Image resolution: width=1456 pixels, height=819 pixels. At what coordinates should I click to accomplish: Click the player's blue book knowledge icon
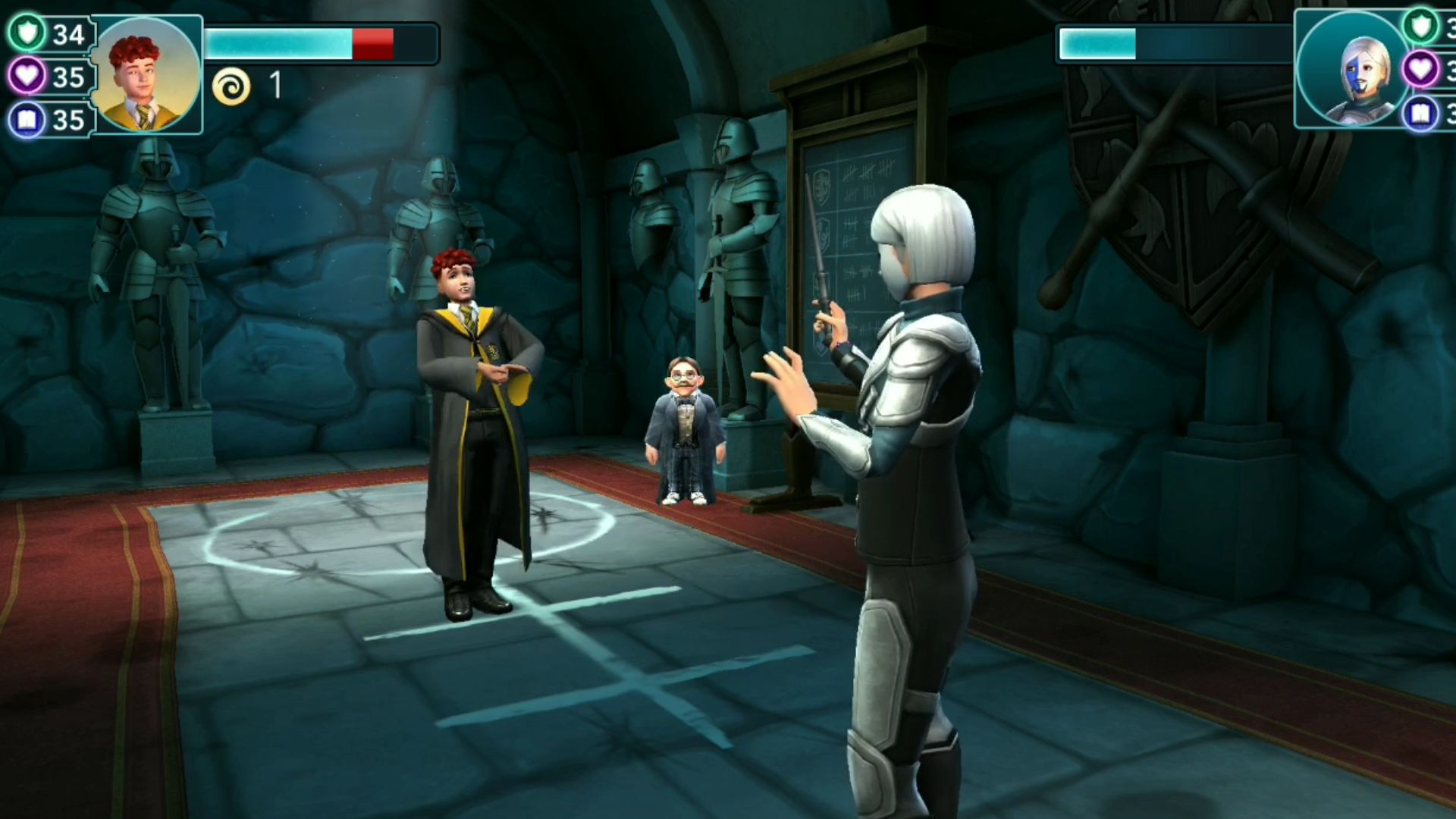click(27, 119)
